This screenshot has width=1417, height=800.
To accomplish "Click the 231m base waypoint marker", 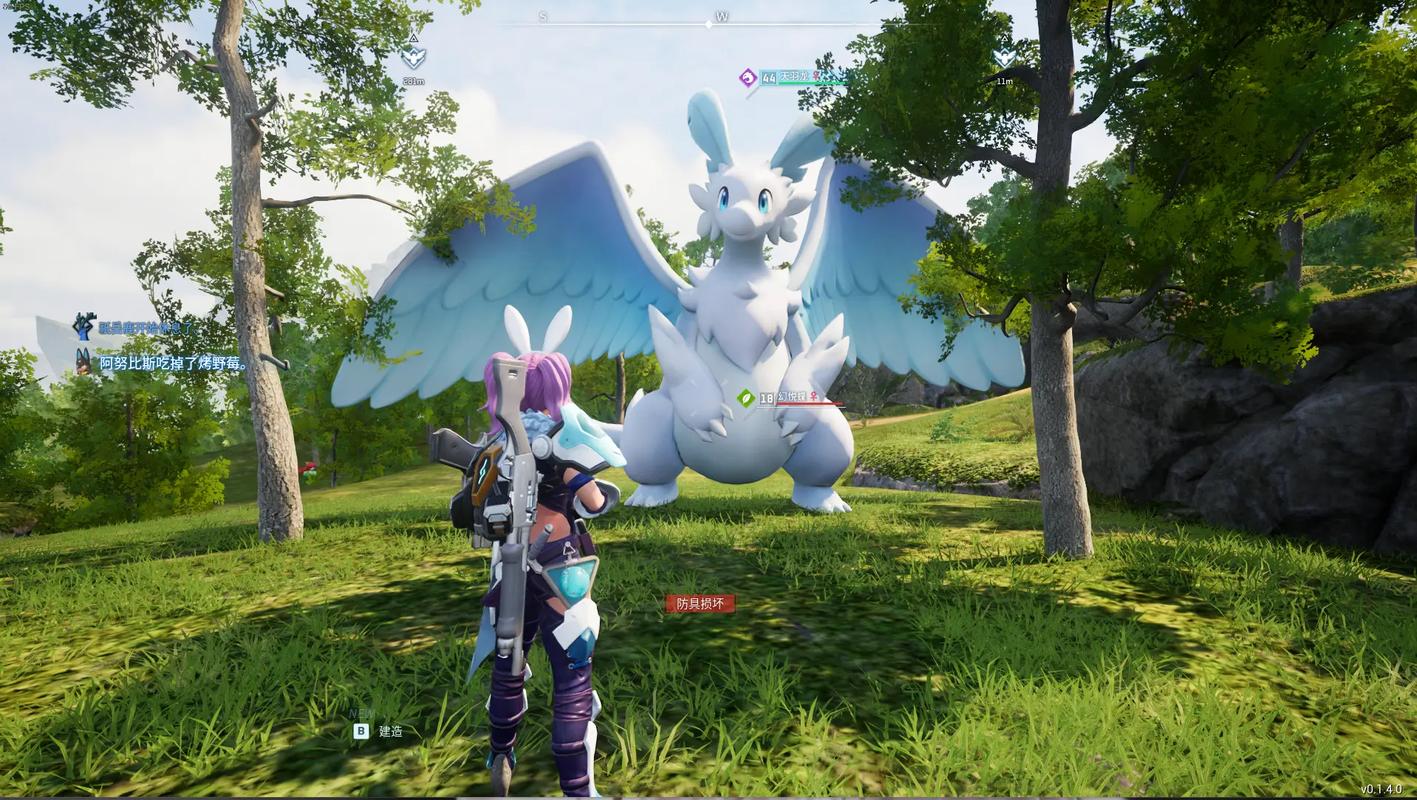I will tap(413, 57).
